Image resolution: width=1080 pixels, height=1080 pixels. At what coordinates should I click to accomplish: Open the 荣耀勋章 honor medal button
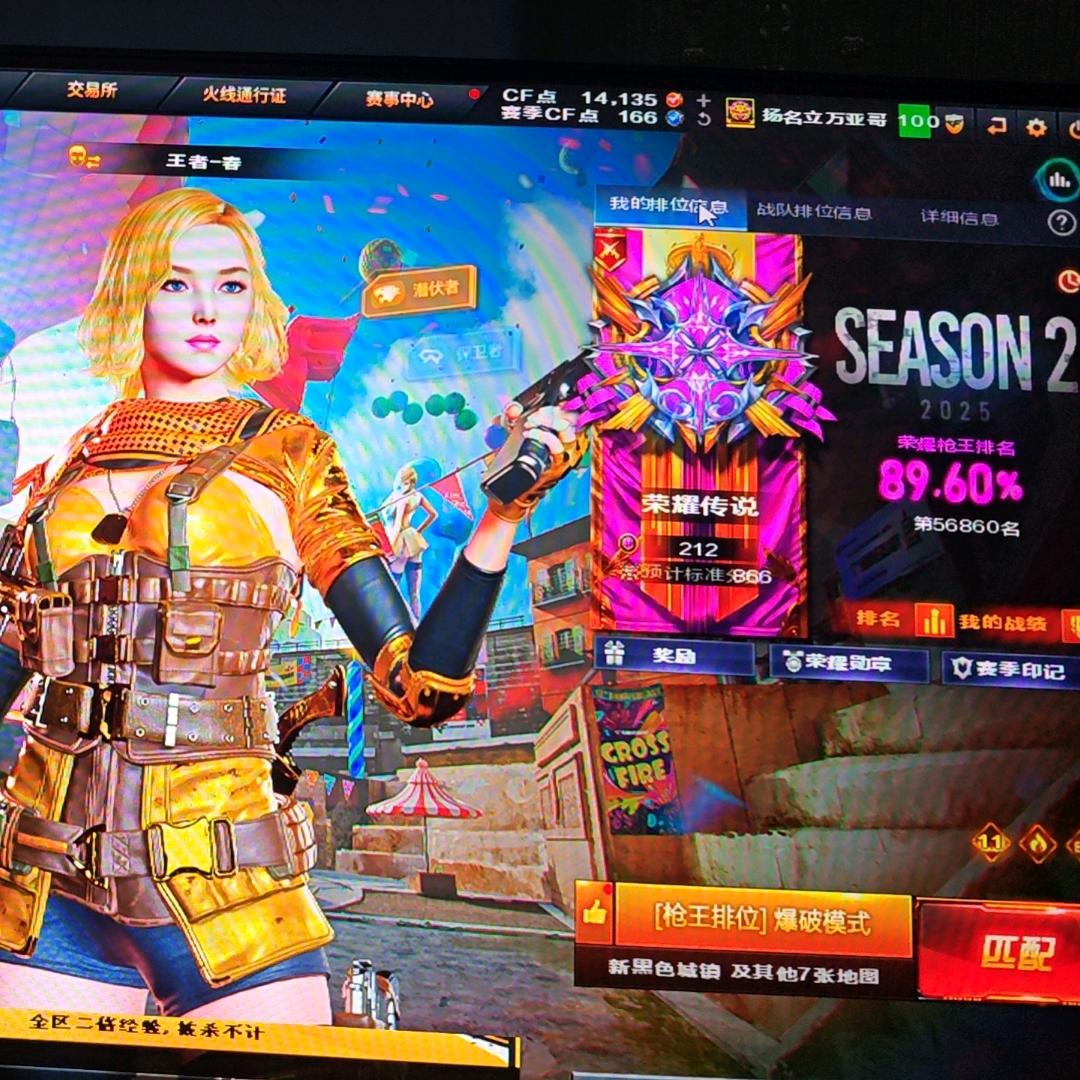848,661
